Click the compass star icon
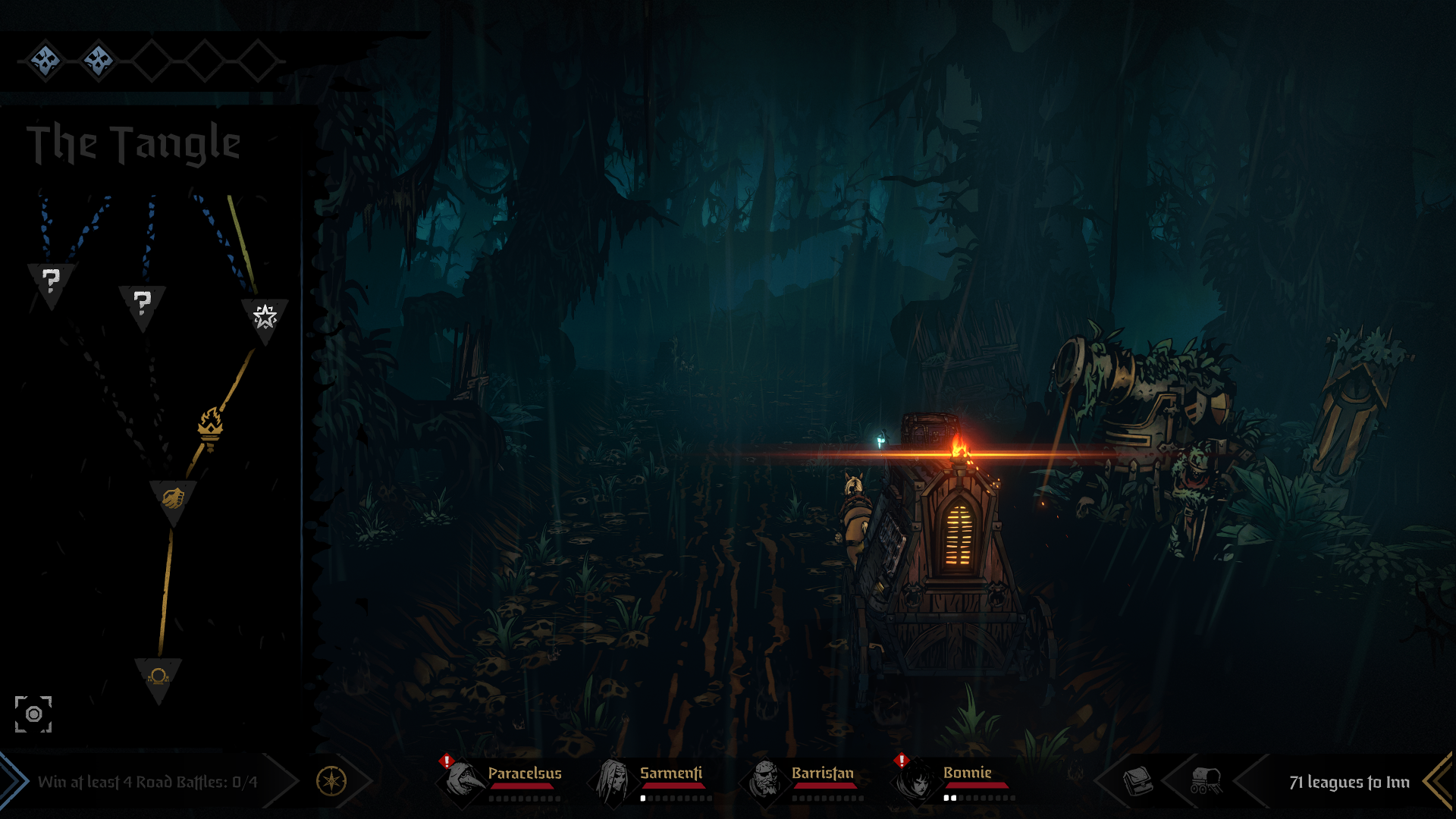 [x=331, y=781]
